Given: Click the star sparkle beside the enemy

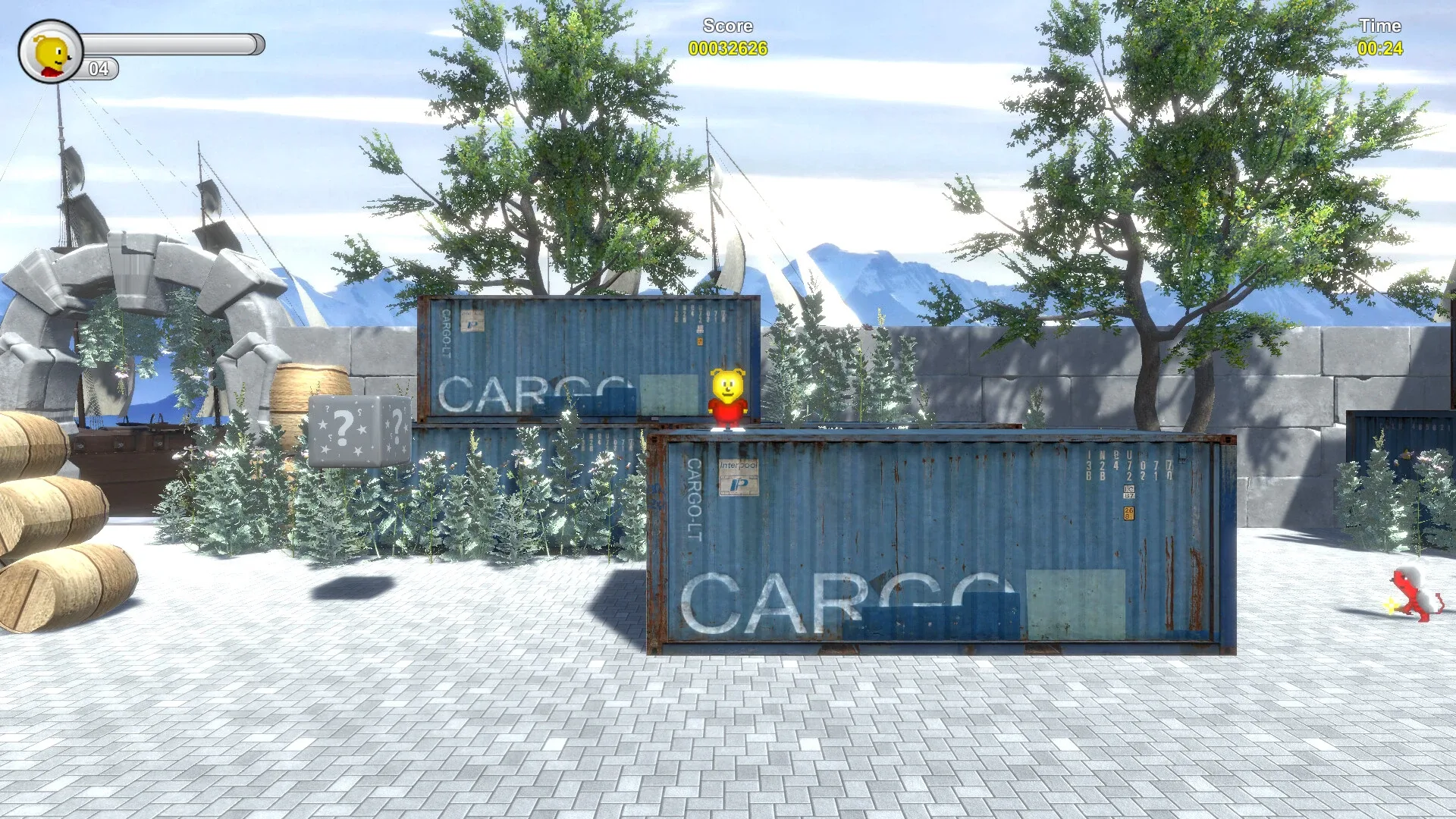Looking at the screenshot, I should click(1391, 605).
